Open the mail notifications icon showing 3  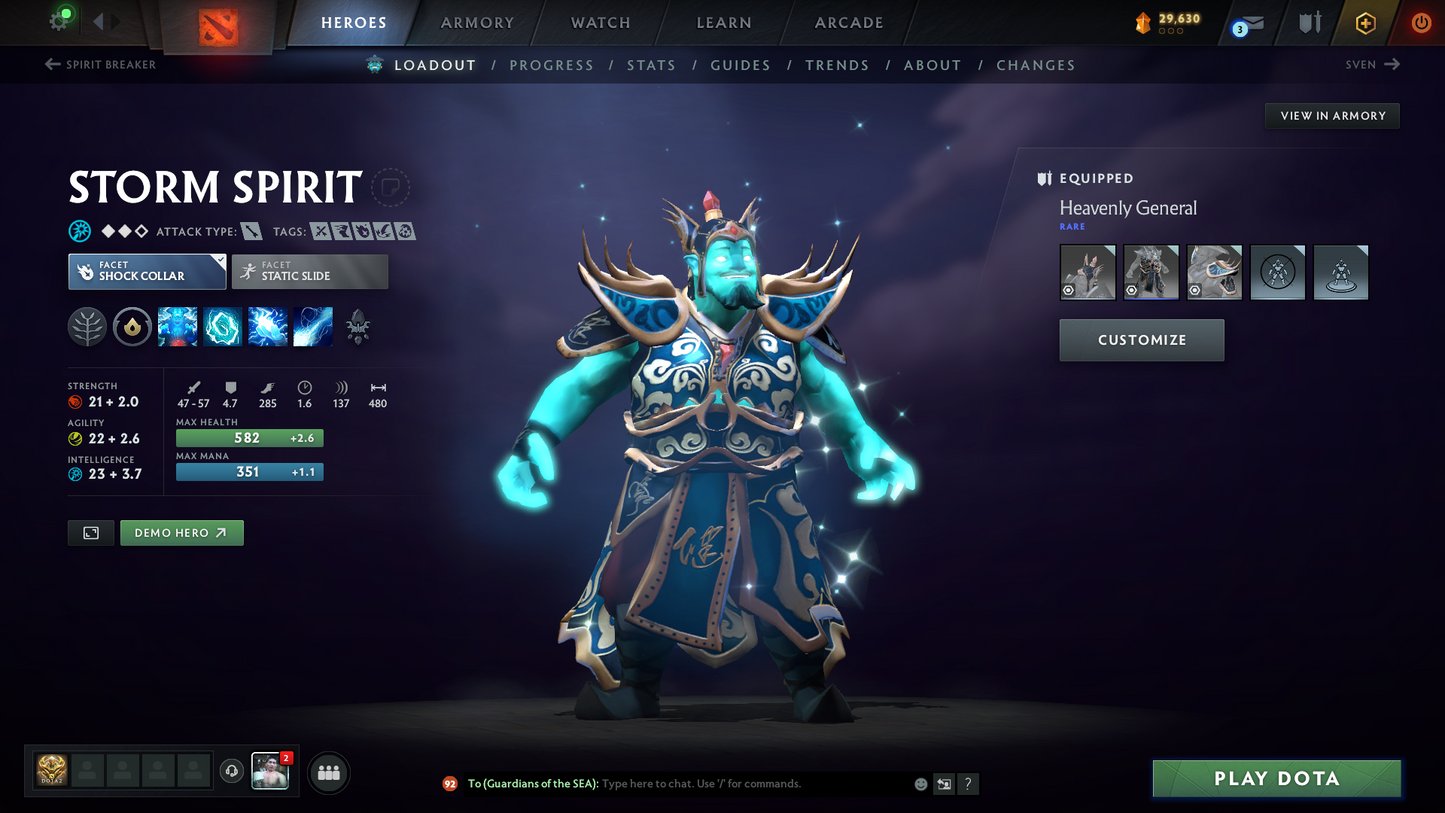1246,22
